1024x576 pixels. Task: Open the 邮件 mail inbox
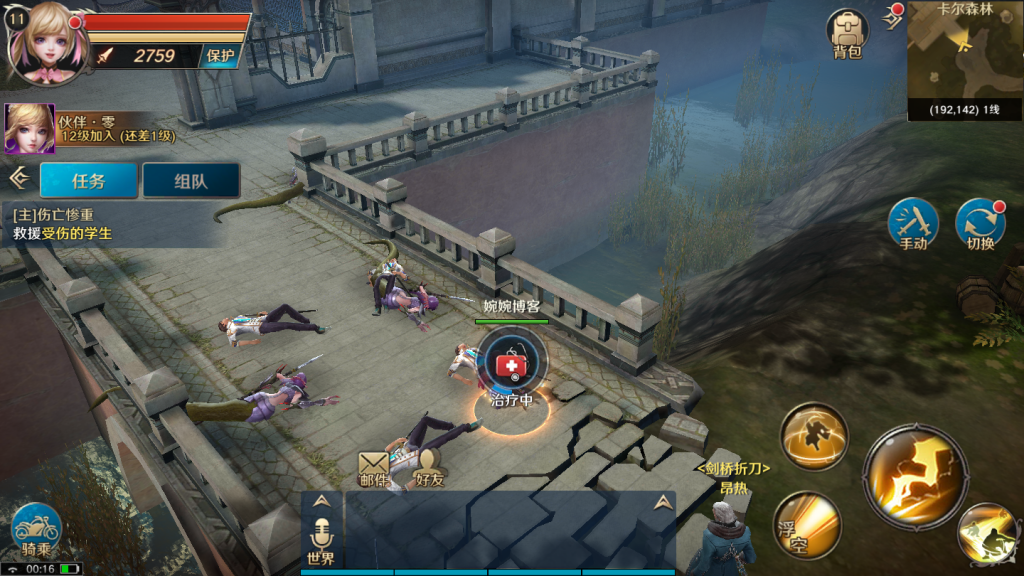click(373, 469)
